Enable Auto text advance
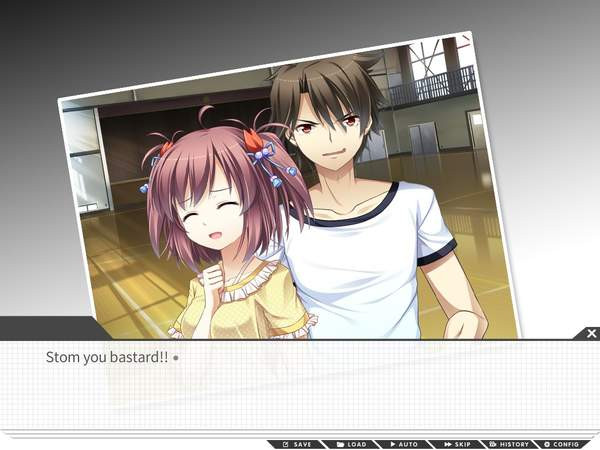Viewport: 600px width, 450px height. (x=403, y=444)
